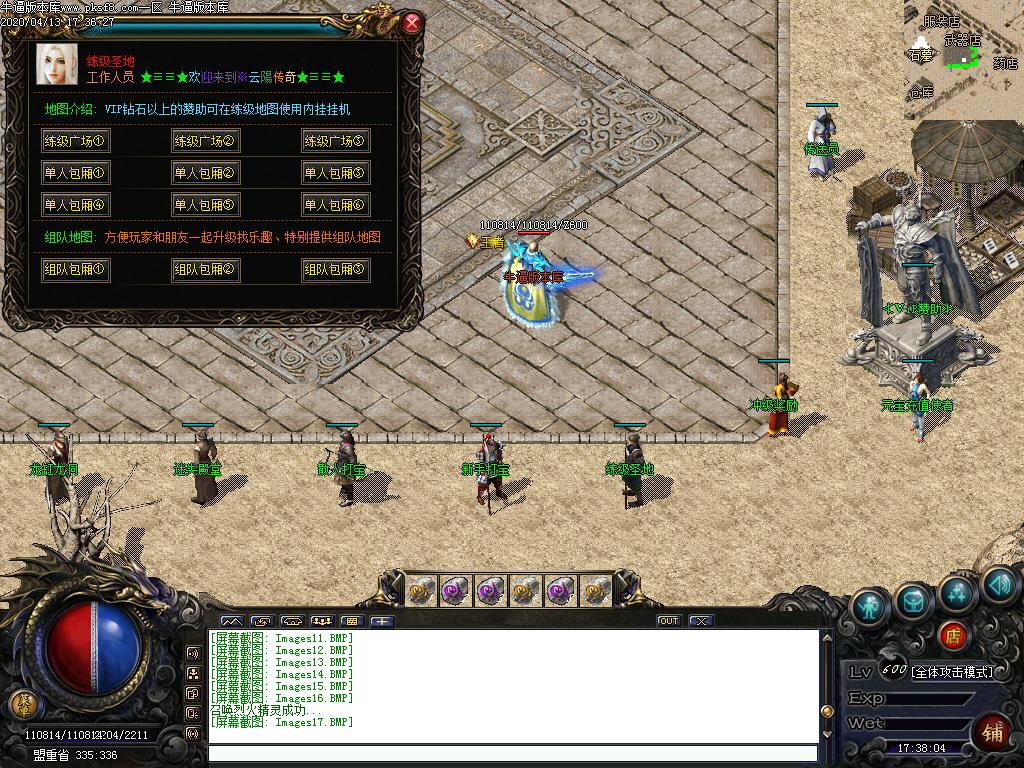Click 单人包厢⑥ solo room button

(335, 205)
